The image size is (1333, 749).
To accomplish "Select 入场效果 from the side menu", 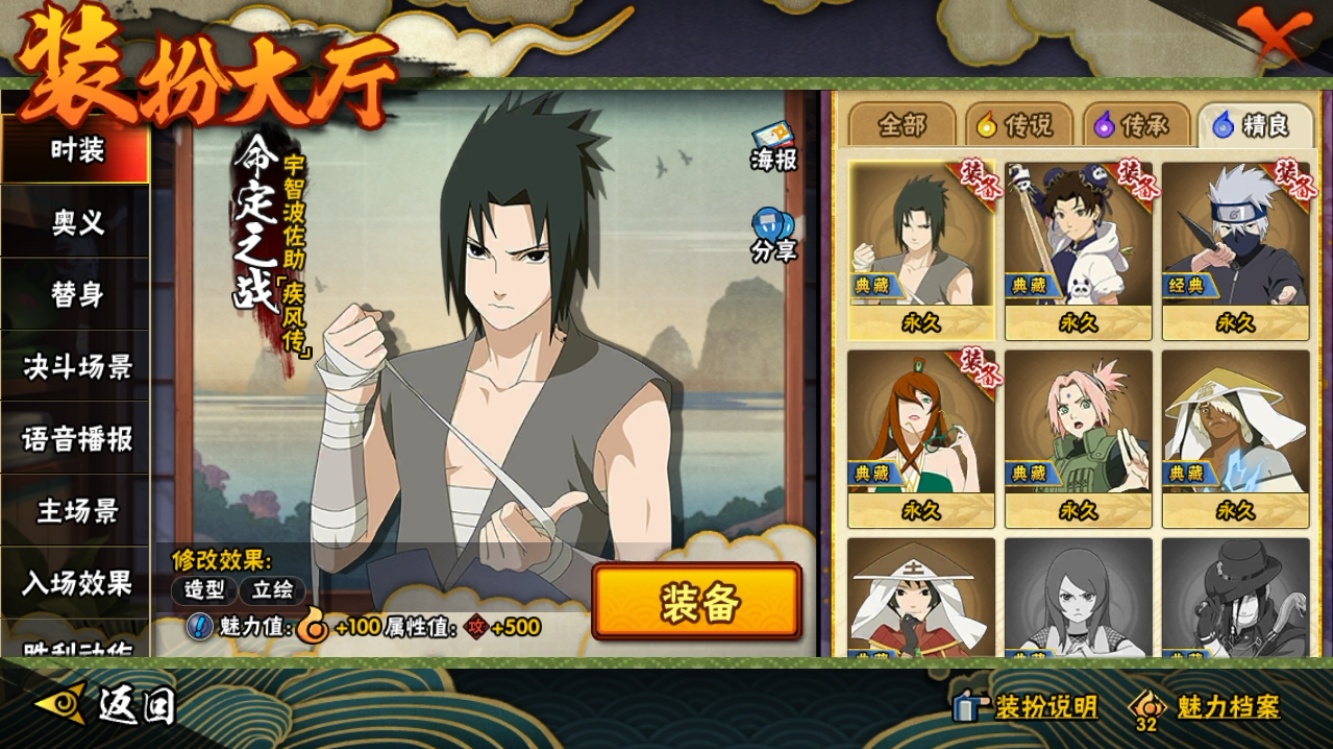I will pos(76,582).
